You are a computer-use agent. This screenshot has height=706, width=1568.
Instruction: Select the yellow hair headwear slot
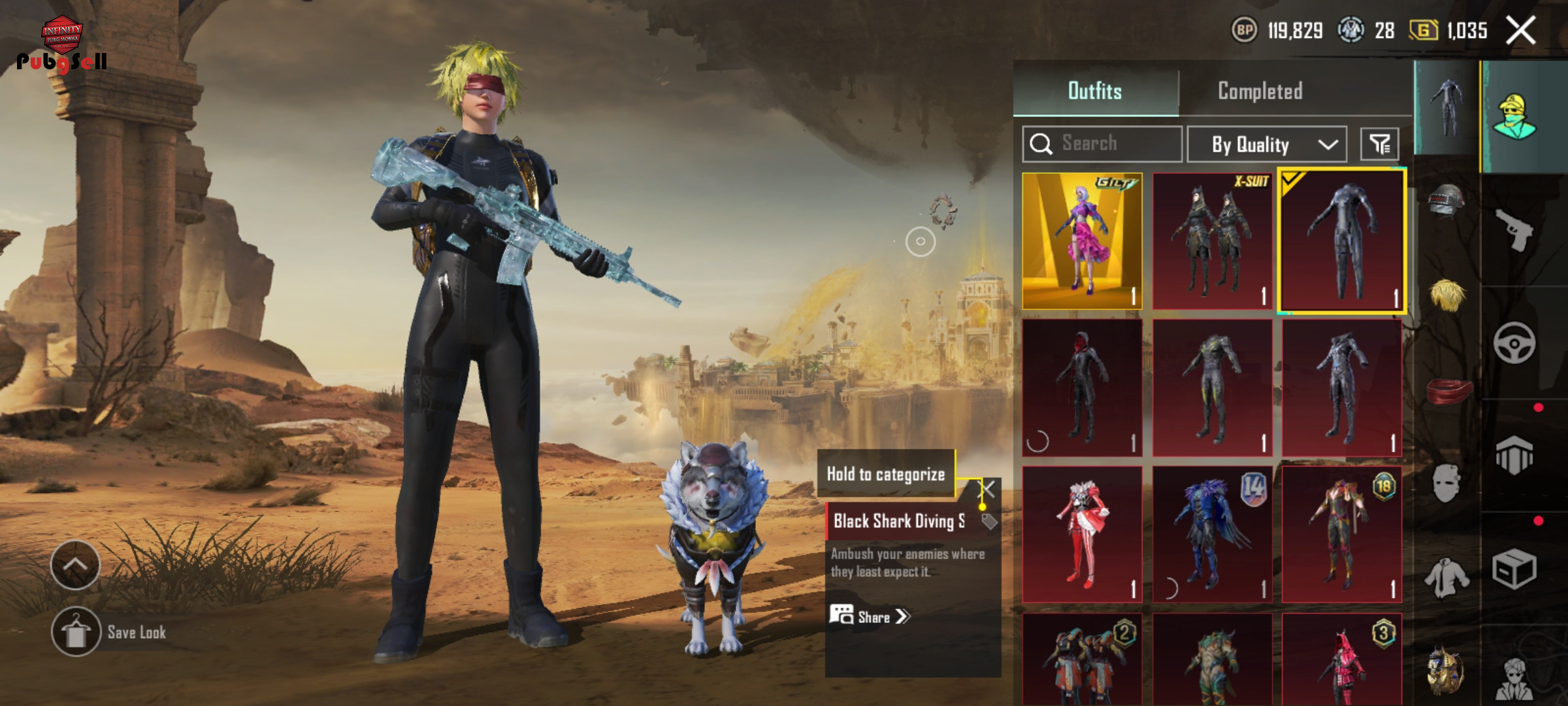pos(1446,295)
